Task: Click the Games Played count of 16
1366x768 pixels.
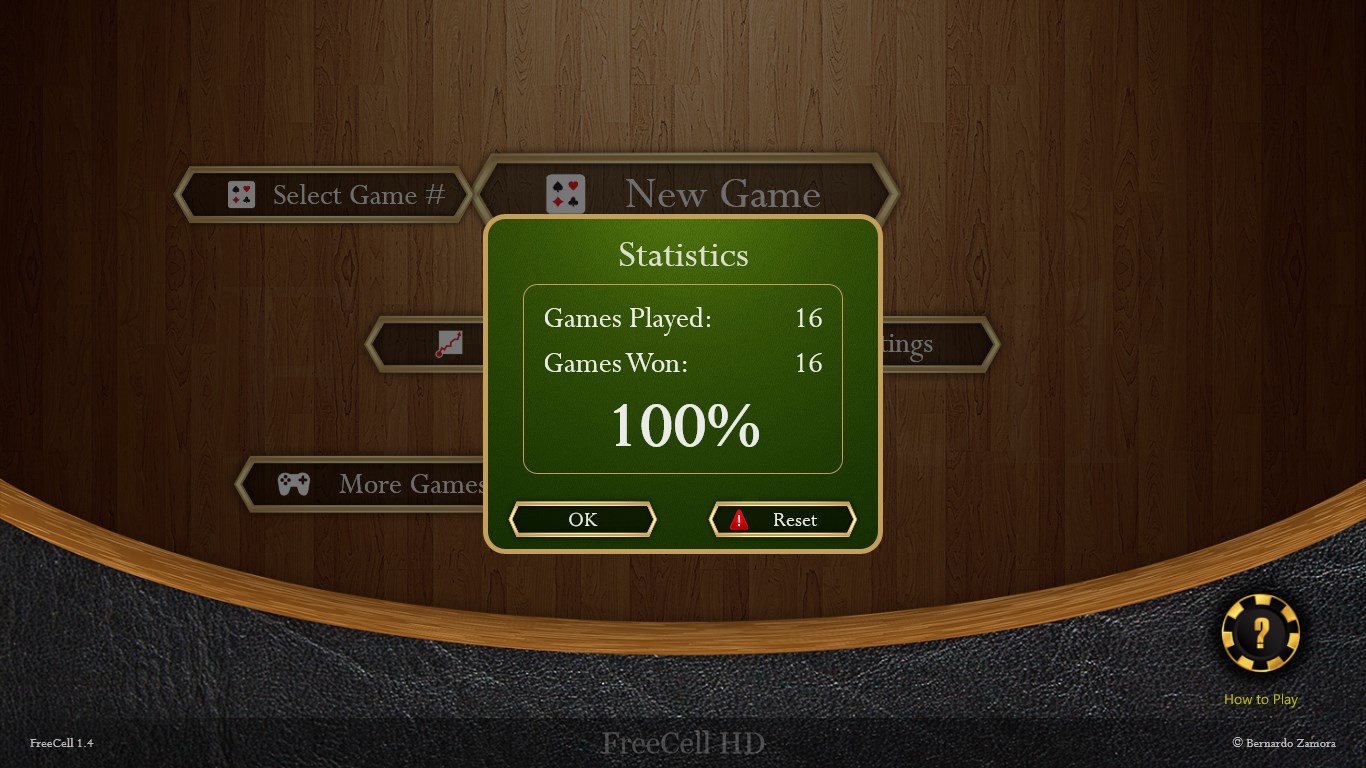Action: pos(812,318)
